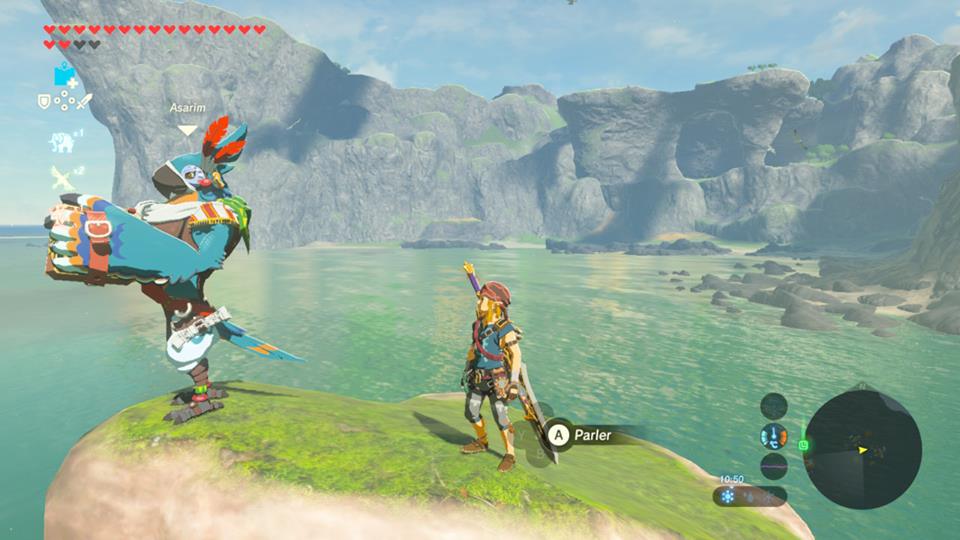Click the sound noise meter circle

click(x=773, y=466)
